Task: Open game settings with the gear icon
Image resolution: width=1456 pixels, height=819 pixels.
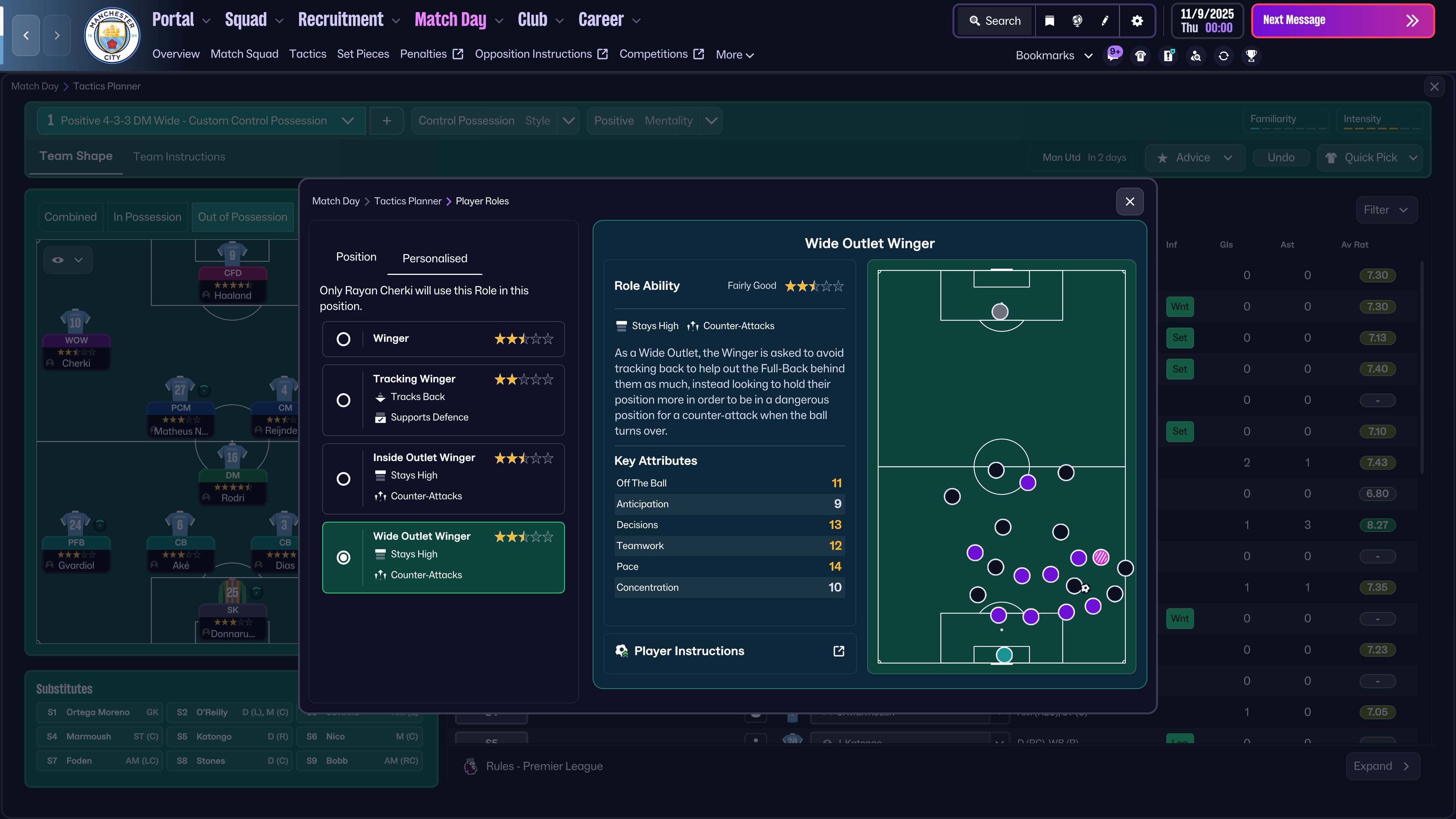Action: point(1137,20)
